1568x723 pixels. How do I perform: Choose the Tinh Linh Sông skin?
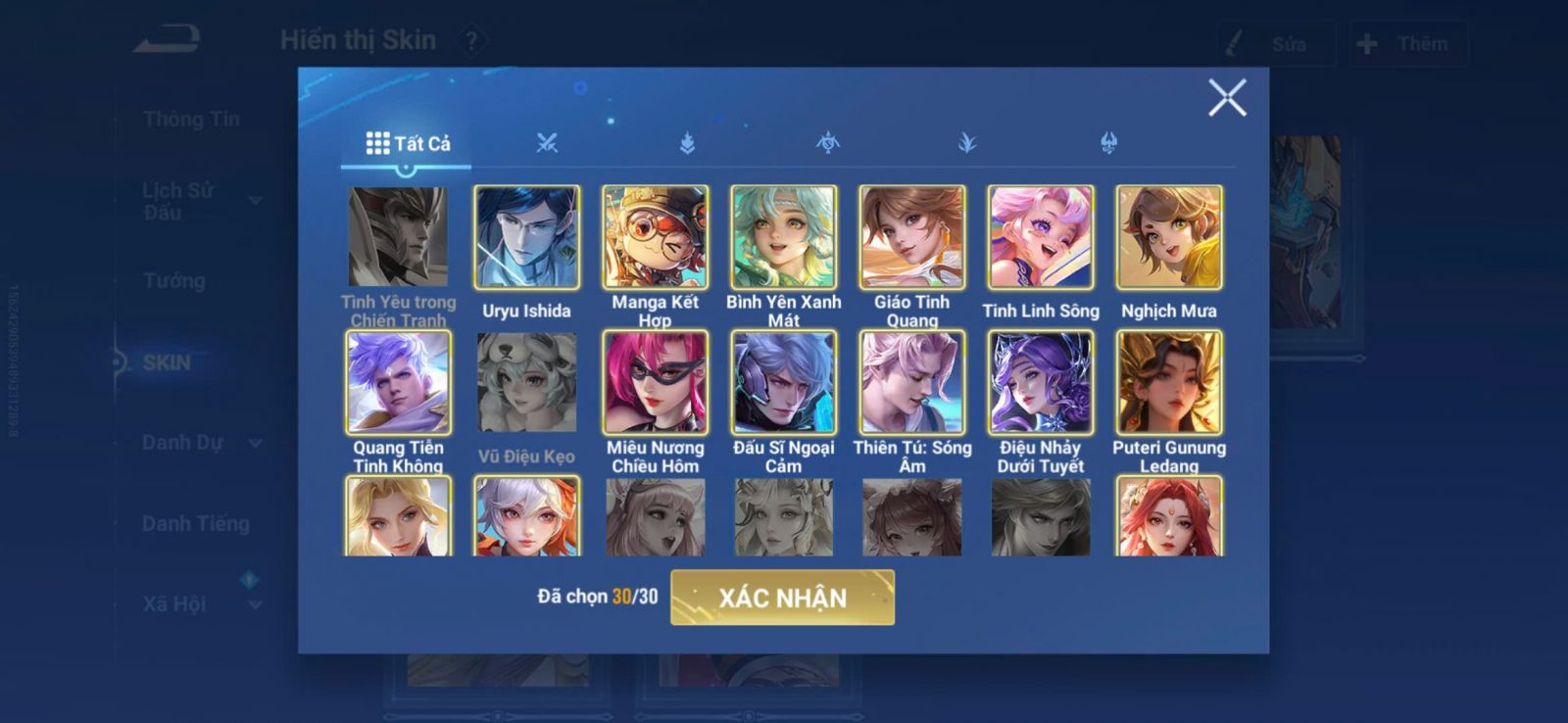click(1040, 238)
